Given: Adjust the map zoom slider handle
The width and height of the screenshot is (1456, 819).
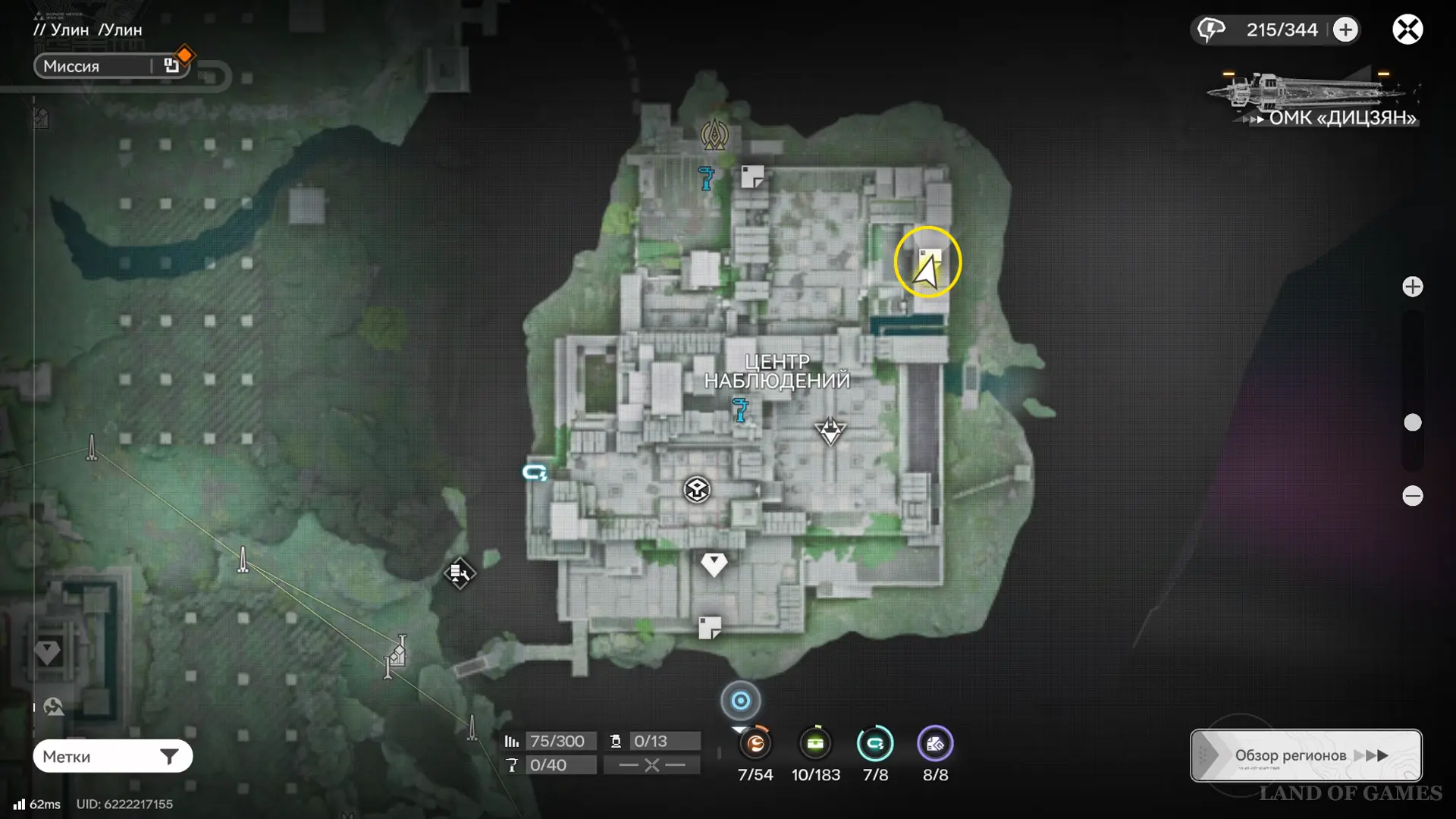Looking at the screenshot, I should (1412, 422).
